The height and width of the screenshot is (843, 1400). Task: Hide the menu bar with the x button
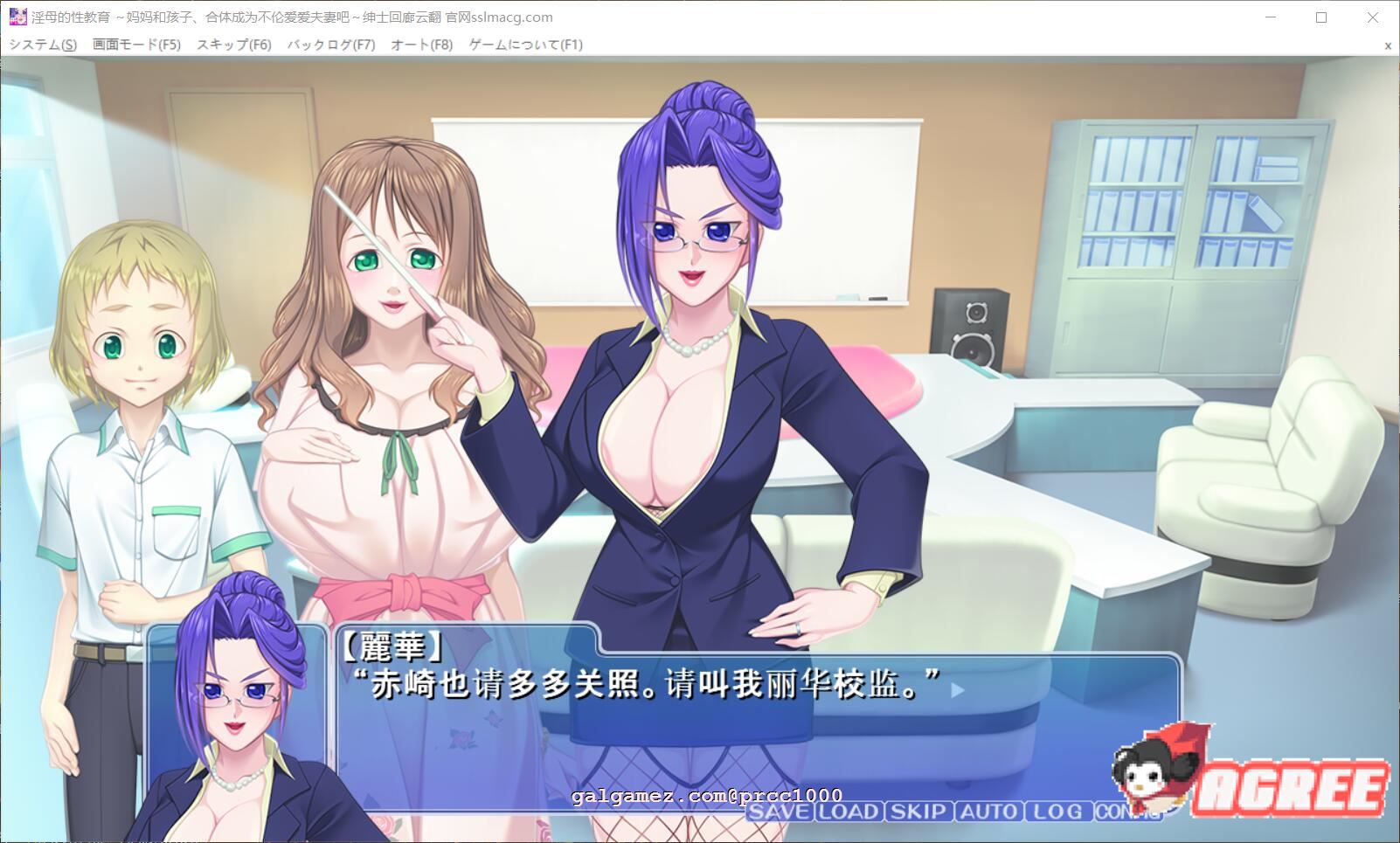coord(1388,44)
